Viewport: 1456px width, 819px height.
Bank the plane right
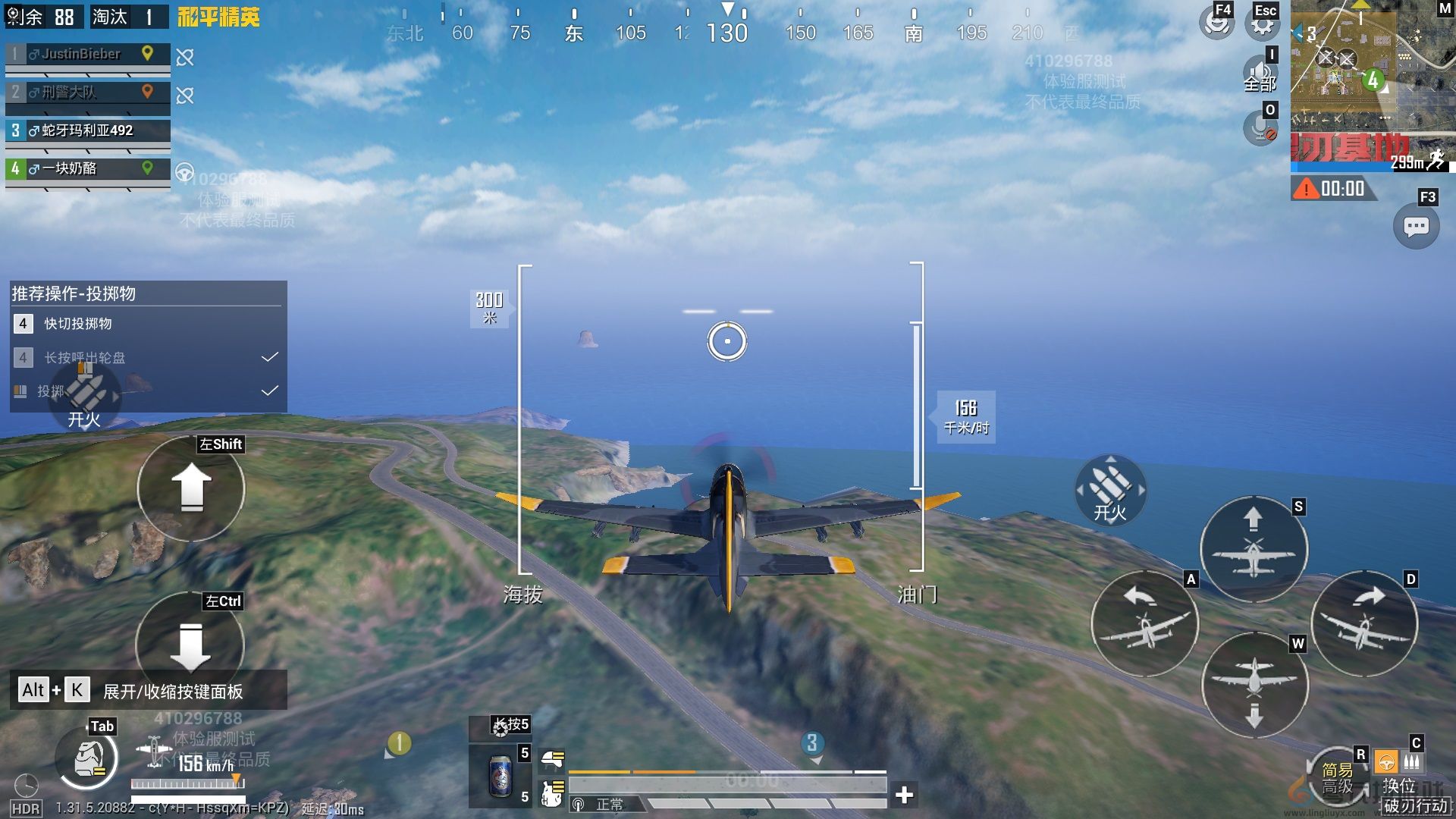(1363, 623)
